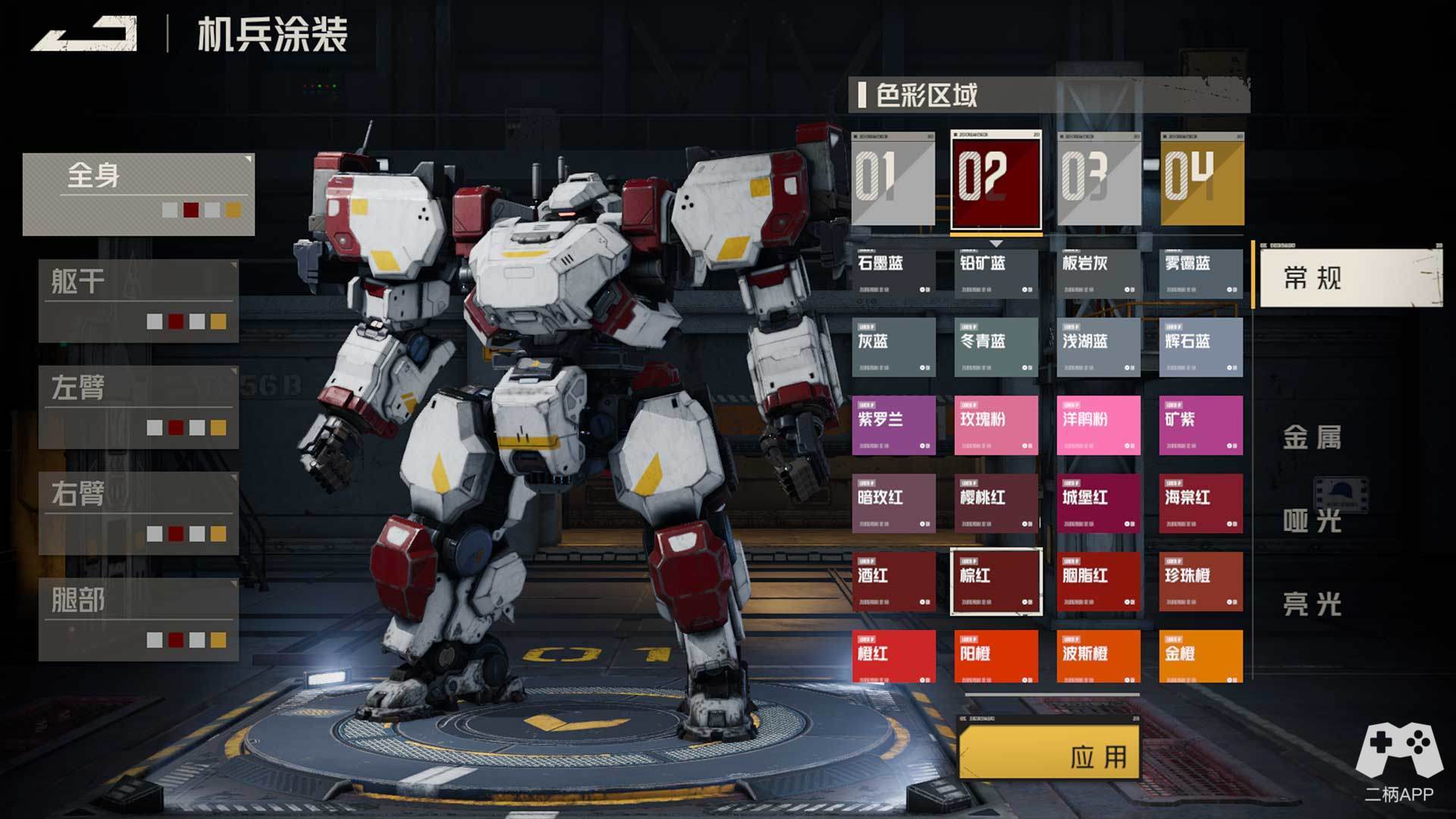This screenshot has height=819, width=1456.
Task: Go back using the top-left arrow
Action: (84, 35)
